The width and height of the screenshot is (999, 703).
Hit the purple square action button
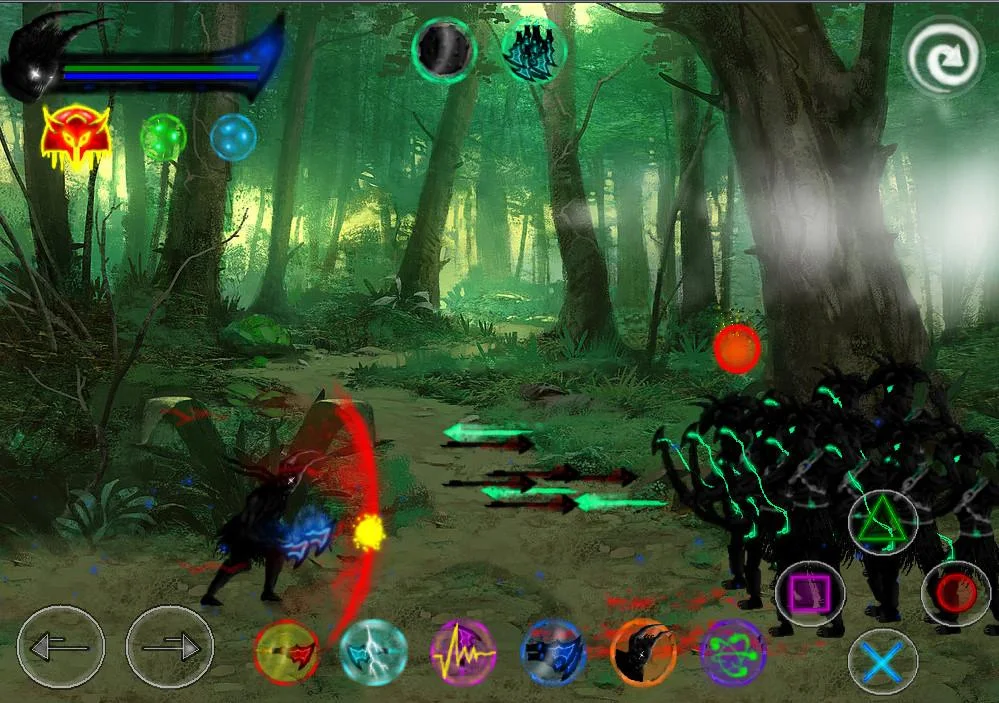point(809,594)
